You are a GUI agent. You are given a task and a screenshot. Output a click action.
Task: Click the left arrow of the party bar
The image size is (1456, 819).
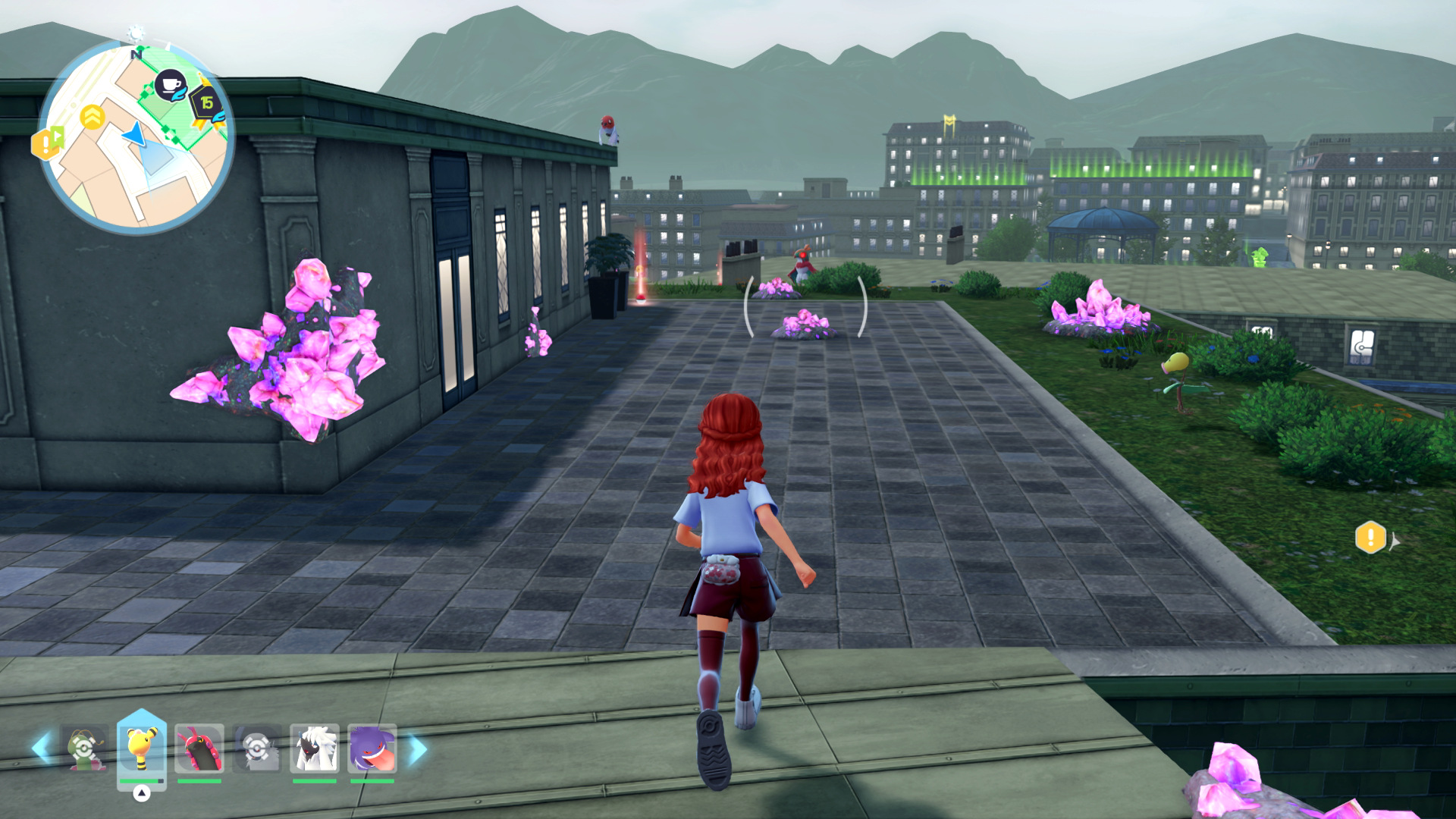point(41,748)
